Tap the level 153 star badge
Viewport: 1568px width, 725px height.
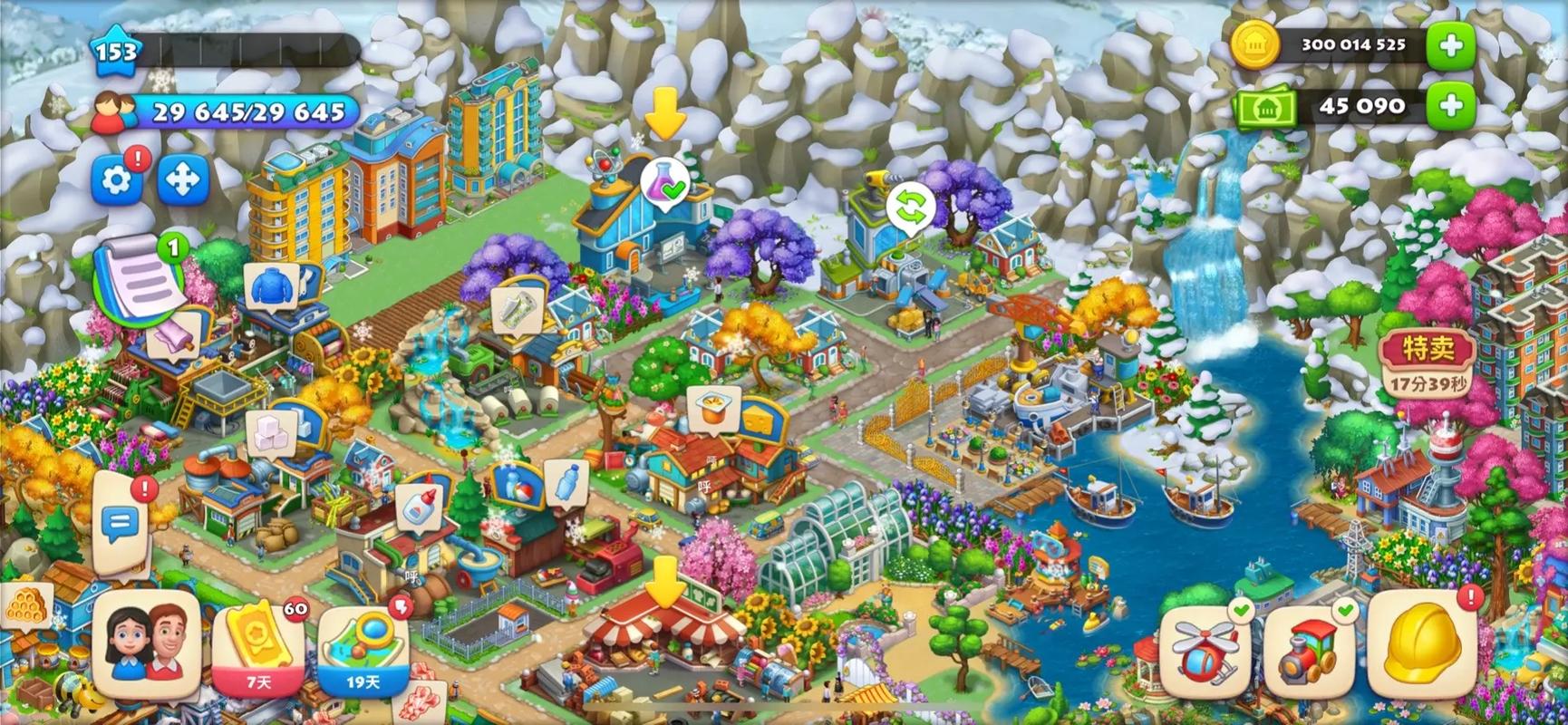116,52
